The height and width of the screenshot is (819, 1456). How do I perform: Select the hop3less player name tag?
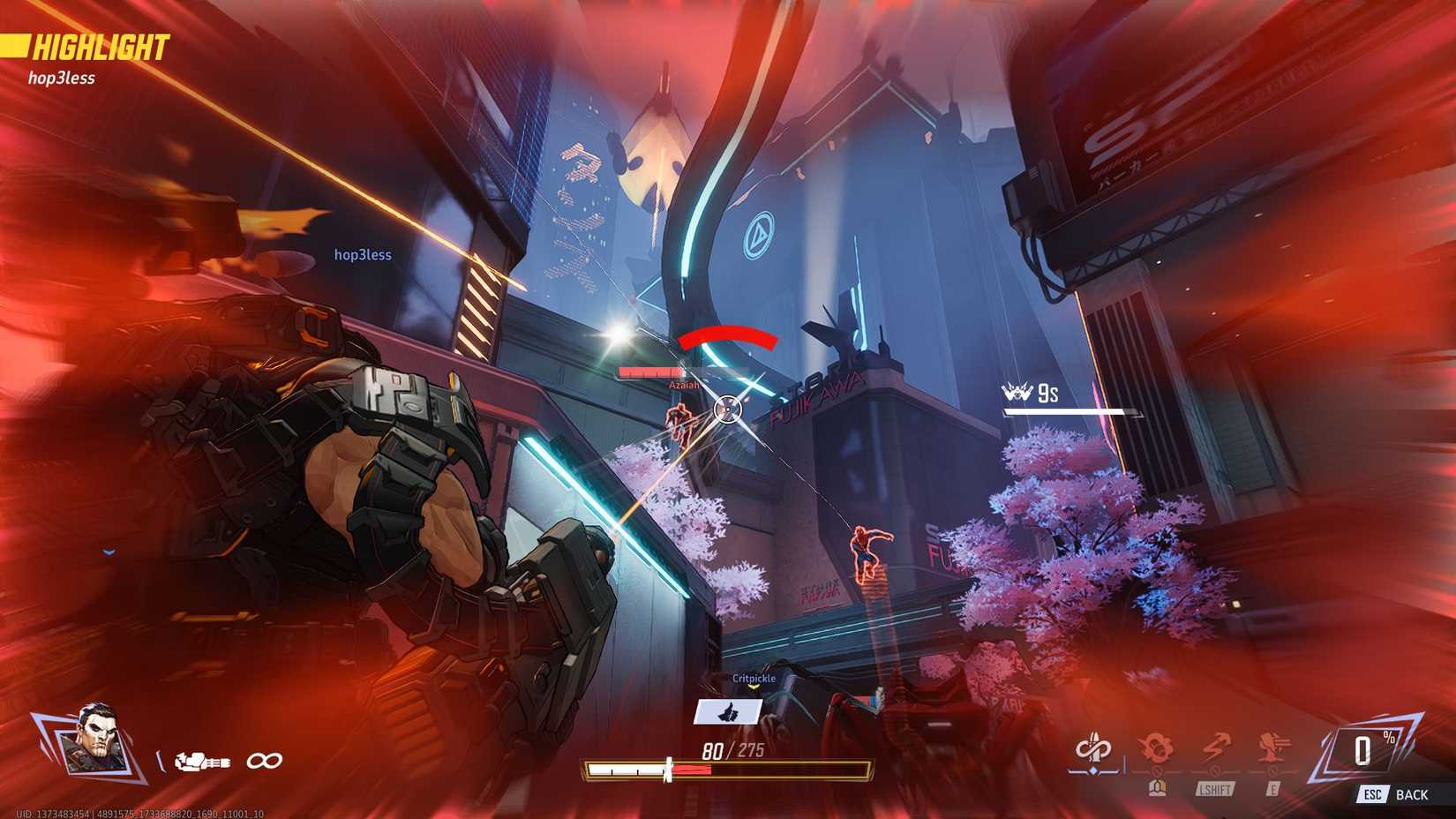tap(362, 254)
